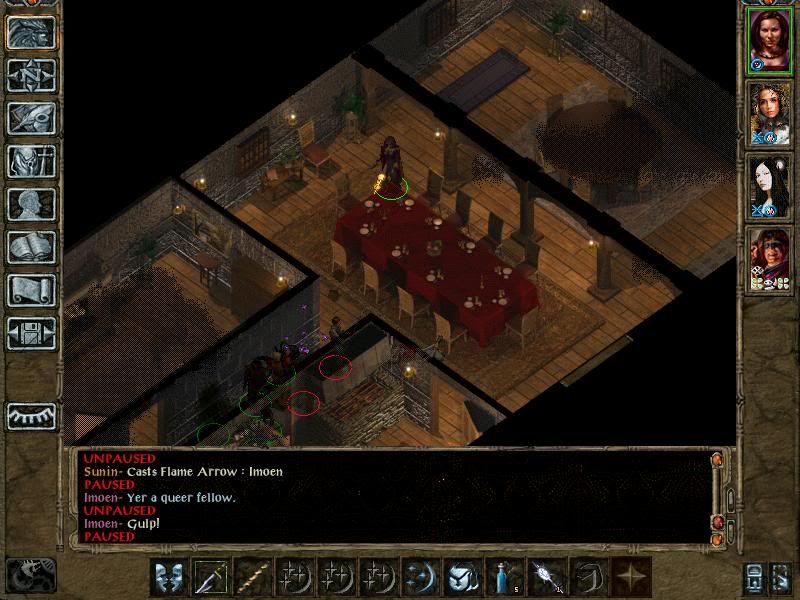Equip the highlighted quick weapon slot
Image resolution: width=800 pixels, height=600 pixels.
(x=211, y=578)
